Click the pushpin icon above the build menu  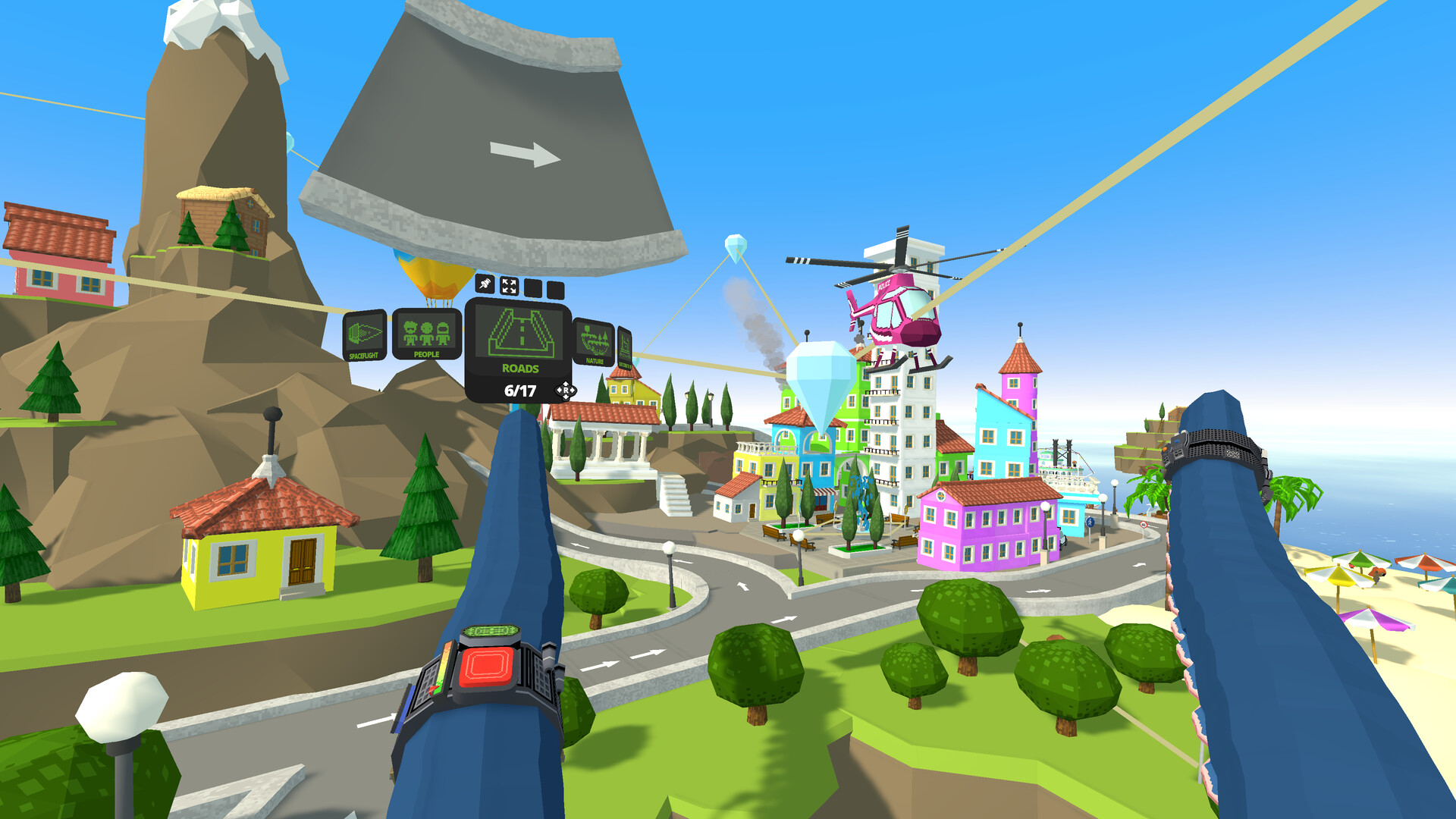(x=485, y=285)
